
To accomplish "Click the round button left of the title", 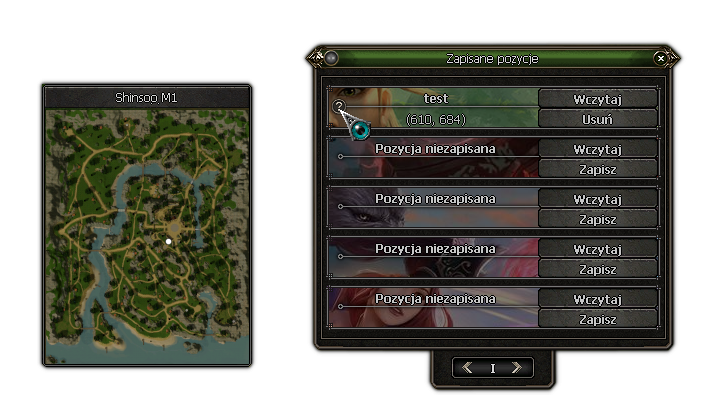I will 332,59.
